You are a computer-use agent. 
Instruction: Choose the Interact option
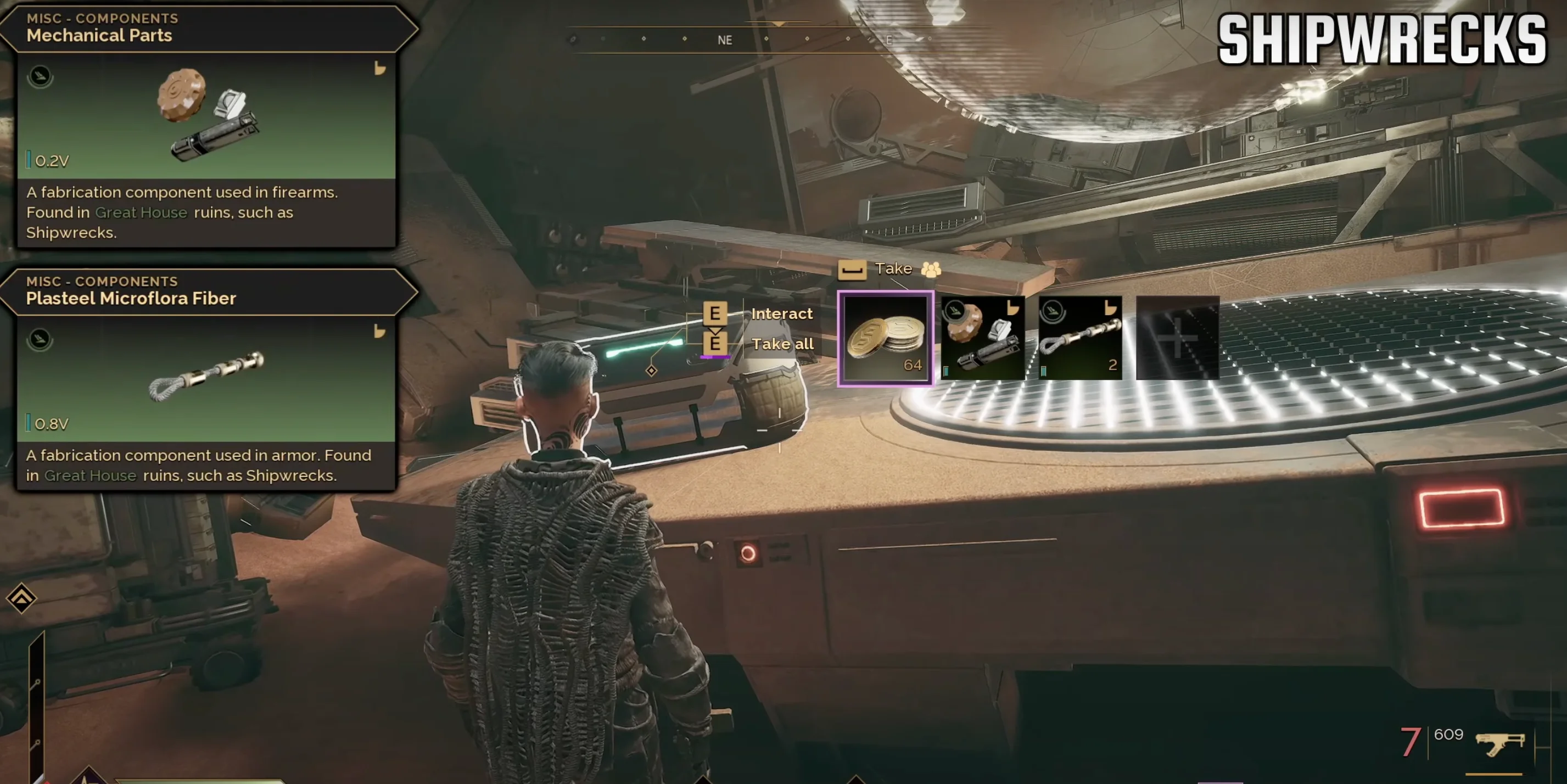(x=781, y=314)
